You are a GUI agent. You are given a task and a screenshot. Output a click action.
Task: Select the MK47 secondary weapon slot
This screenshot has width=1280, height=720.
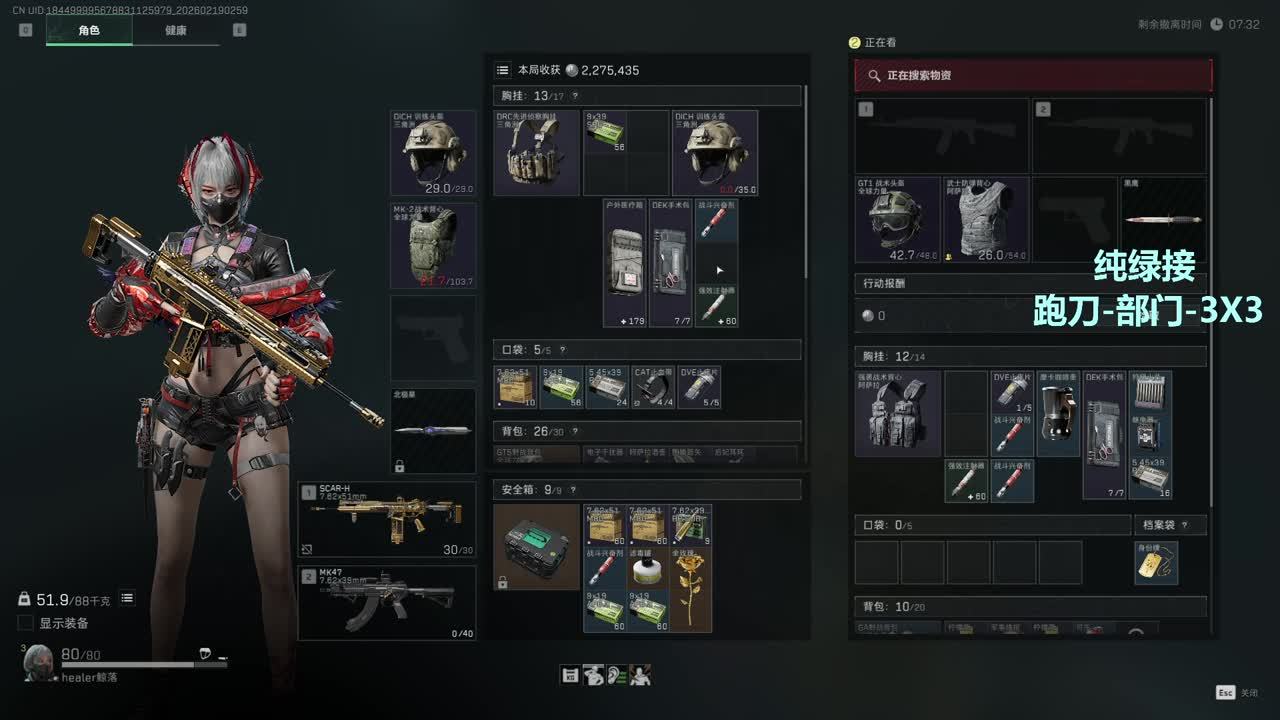(388, 602)
